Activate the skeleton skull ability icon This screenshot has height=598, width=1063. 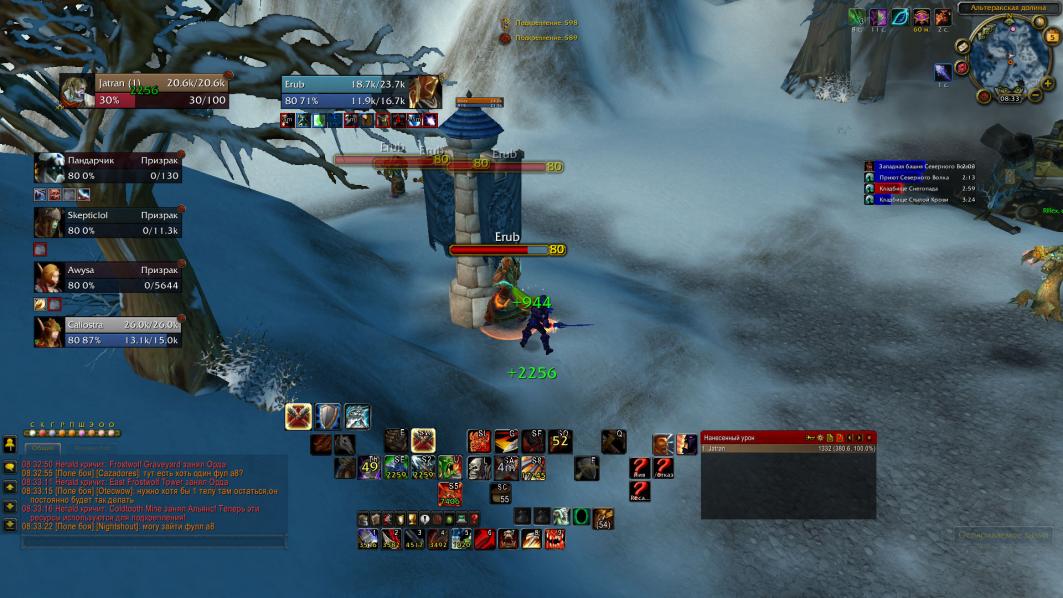click(x=481, y=468)
